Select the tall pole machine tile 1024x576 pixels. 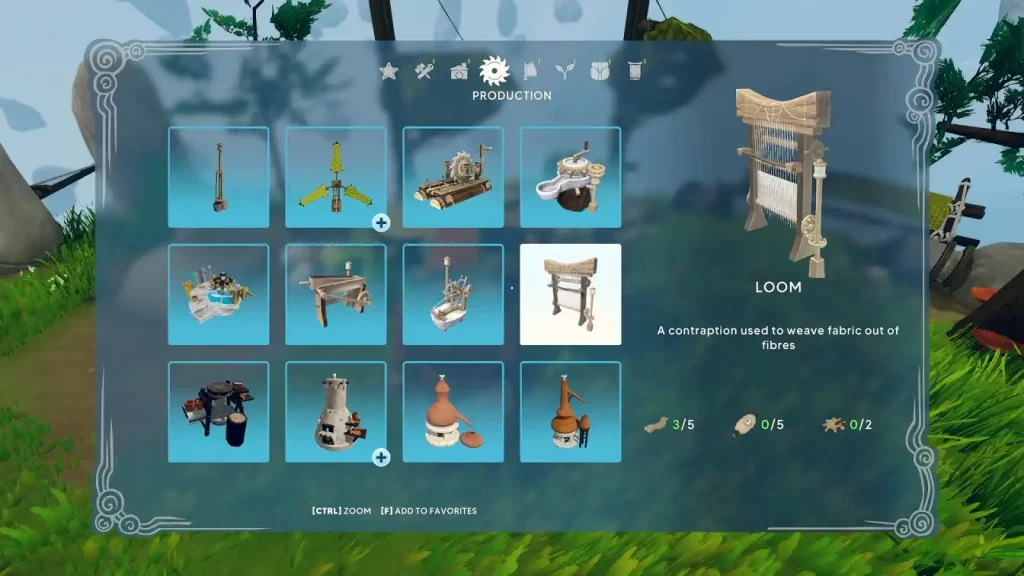click(218, 177)
